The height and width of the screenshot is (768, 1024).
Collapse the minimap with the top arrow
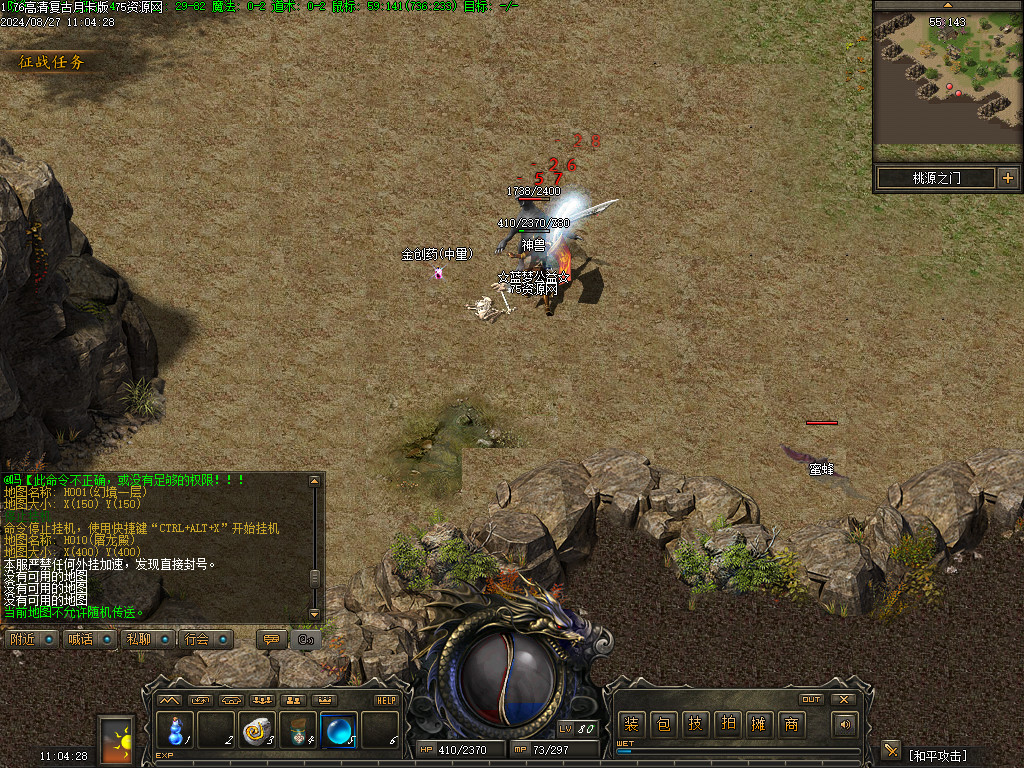(x=947, y=5)
